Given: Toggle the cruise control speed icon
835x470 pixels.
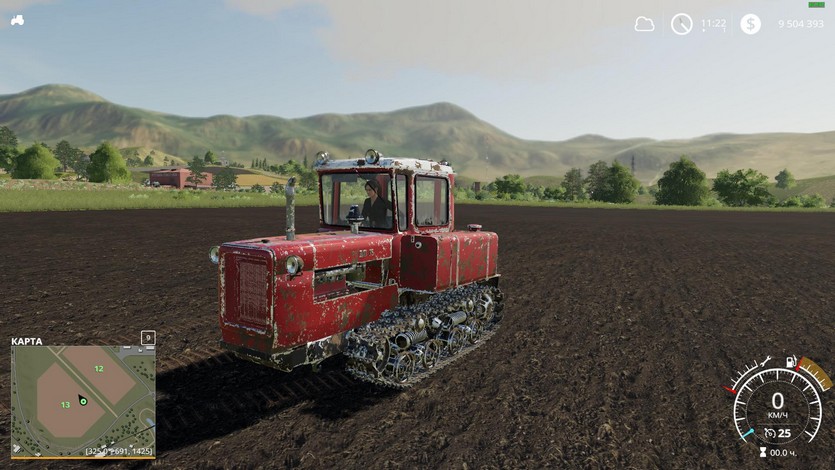Looking at the screenshot, I should click(770, 433).
